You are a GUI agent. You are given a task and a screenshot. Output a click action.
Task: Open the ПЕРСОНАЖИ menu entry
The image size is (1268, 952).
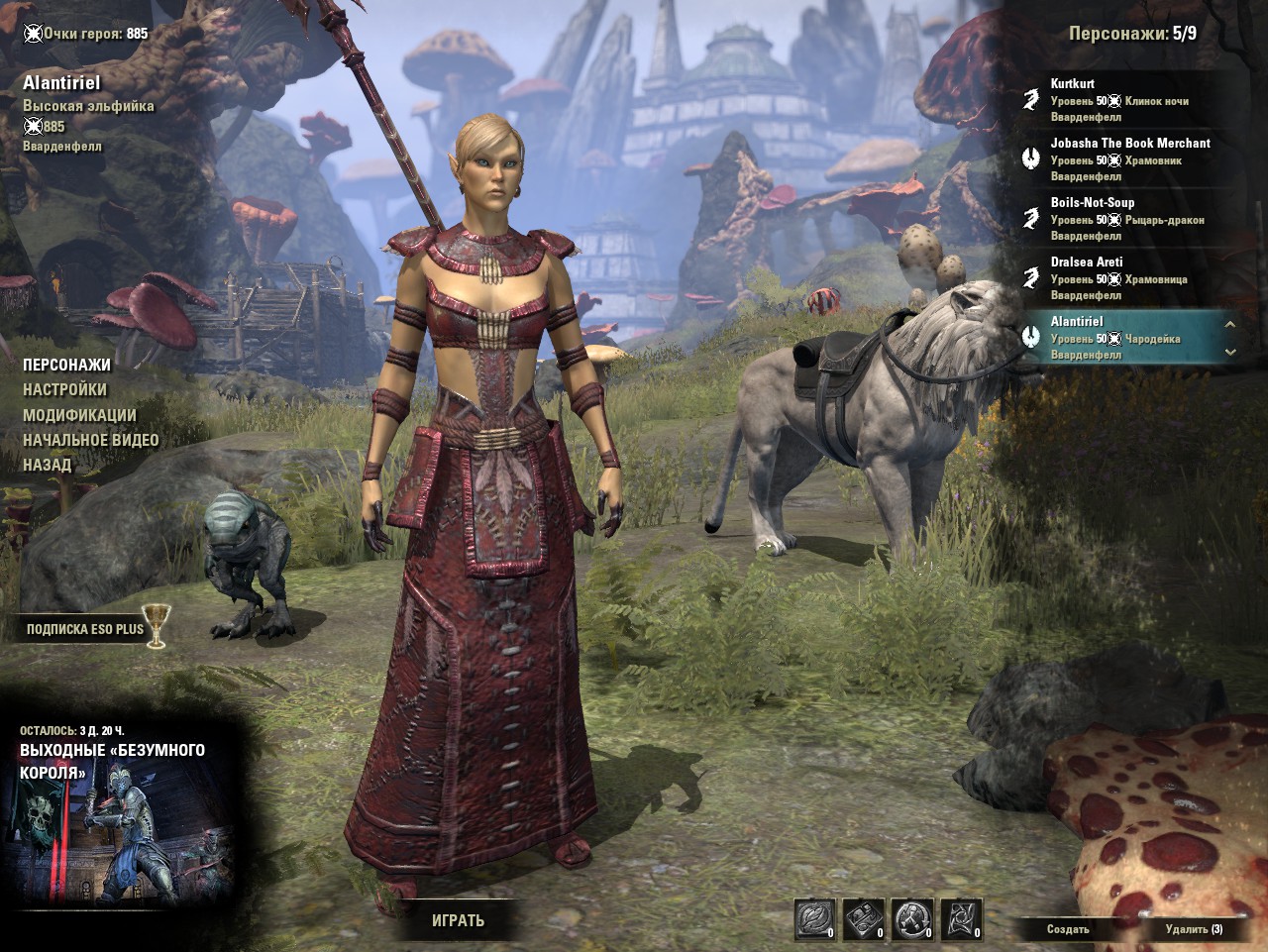click(67, 365)
